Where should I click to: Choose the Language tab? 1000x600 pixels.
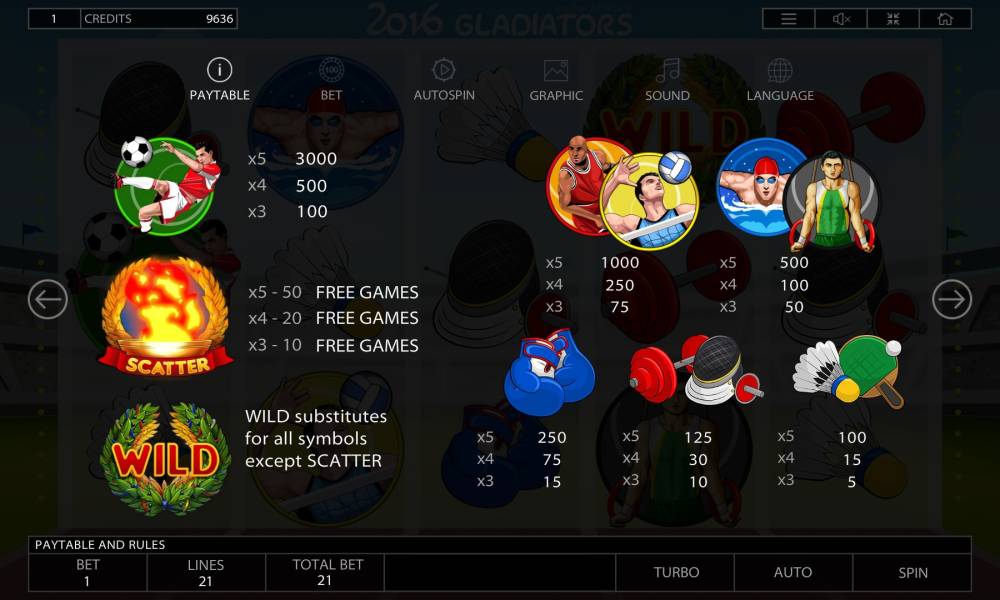[x=780, y=80]
